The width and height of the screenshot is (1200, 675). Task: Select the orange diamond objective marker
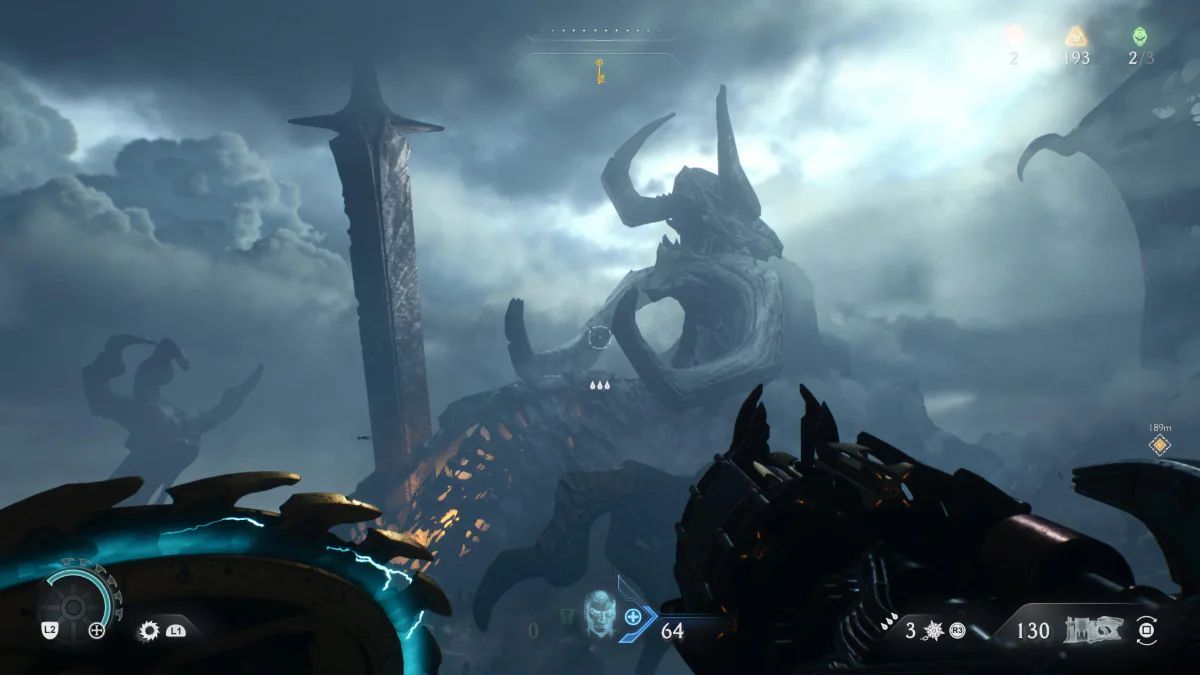[1159, 445]
